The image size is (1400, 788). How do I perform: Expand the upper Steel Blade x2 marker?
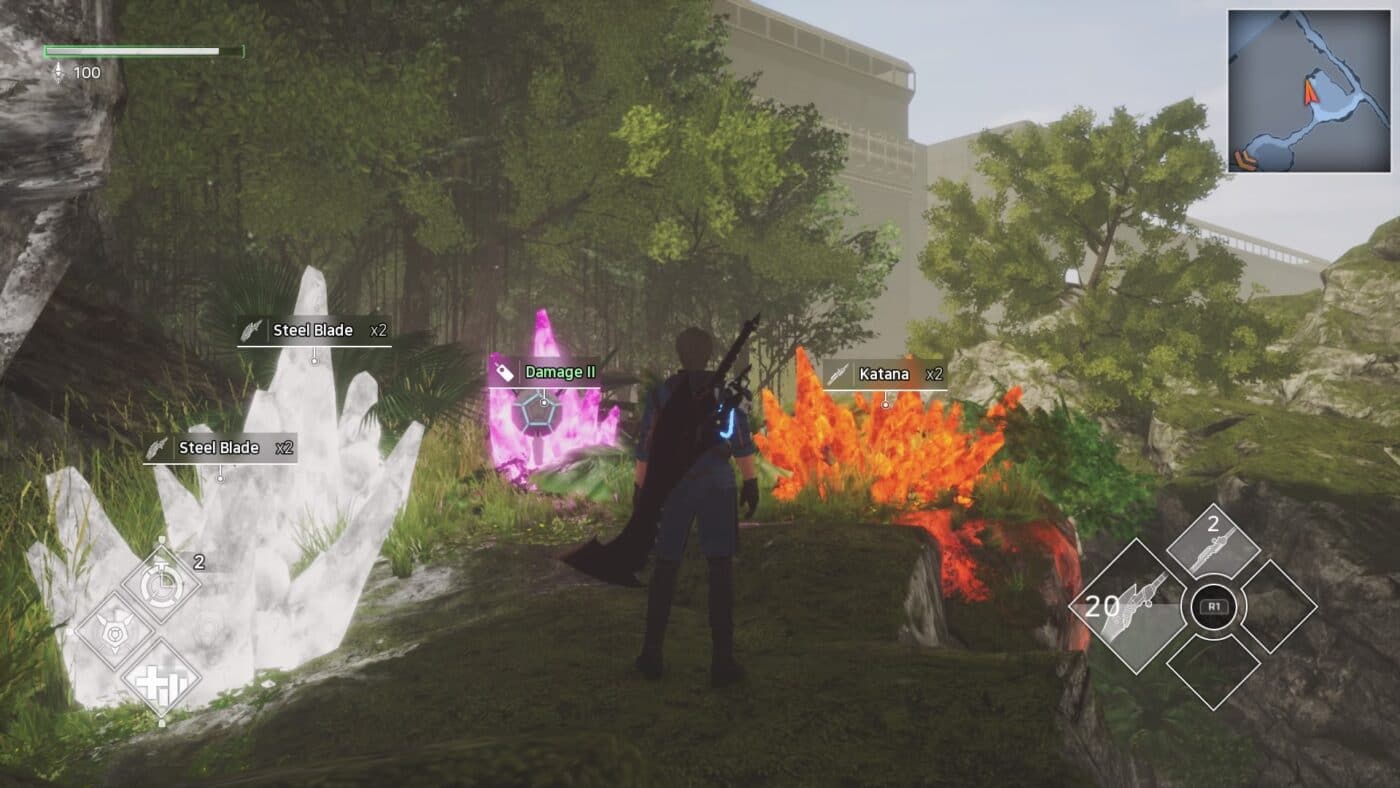point(315,329)
